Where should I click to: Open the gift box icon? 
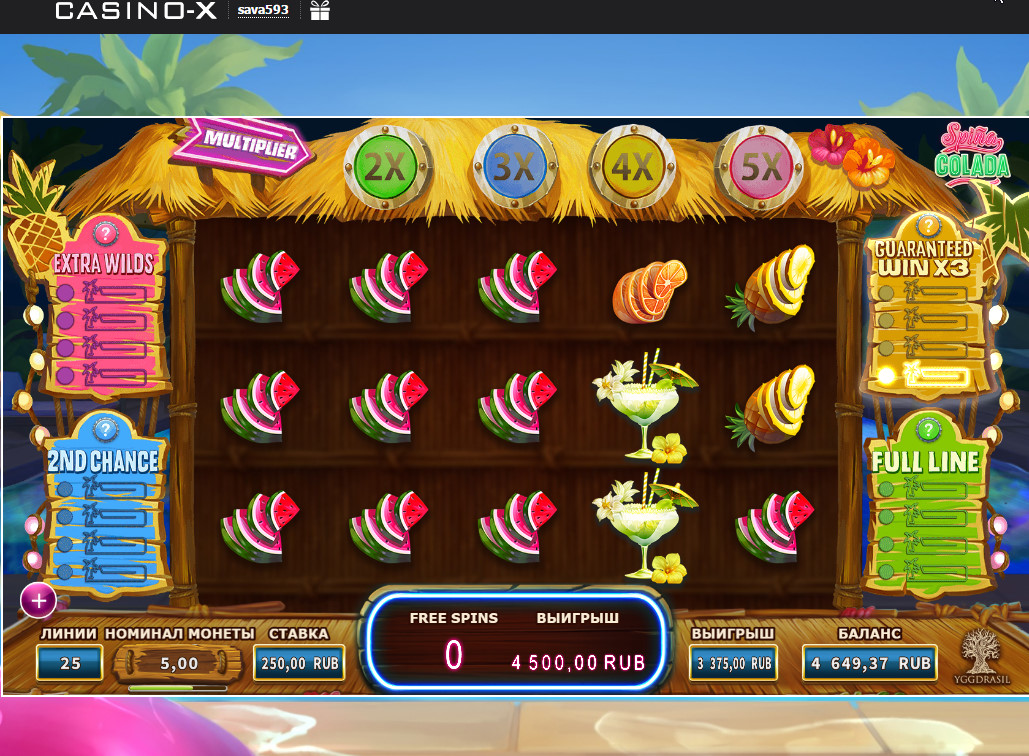320,11
